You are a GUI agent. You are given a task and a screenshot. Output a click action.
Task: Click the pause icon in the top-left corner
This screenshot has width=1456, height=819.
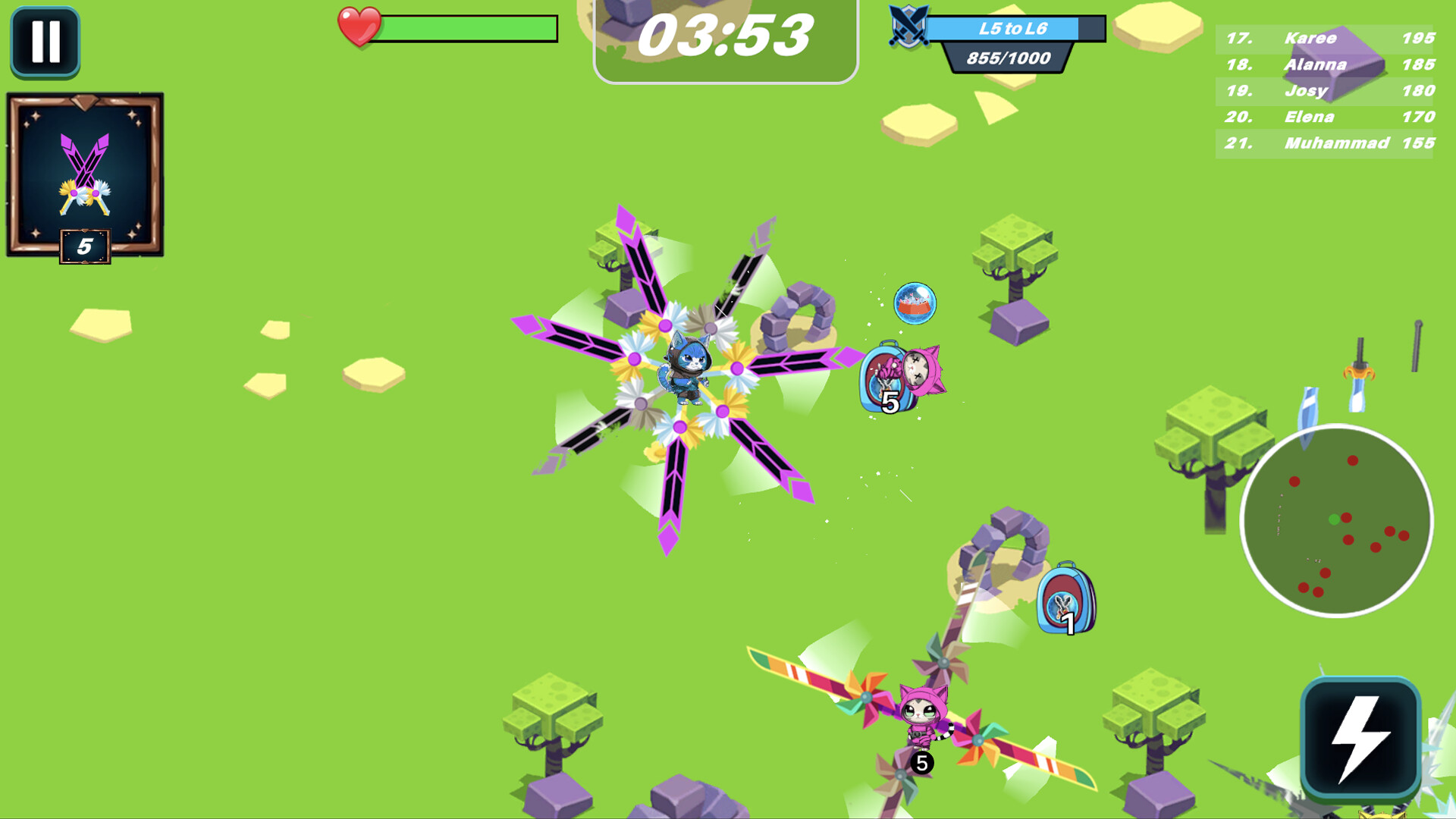[45, 42]
